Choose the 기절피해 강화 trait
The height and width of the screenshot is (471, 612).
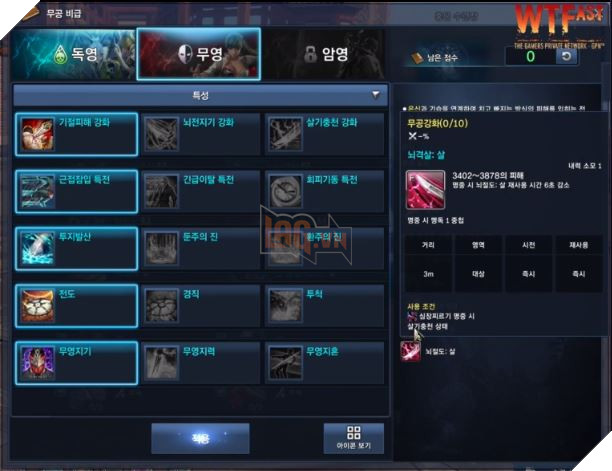coord(77,133)
